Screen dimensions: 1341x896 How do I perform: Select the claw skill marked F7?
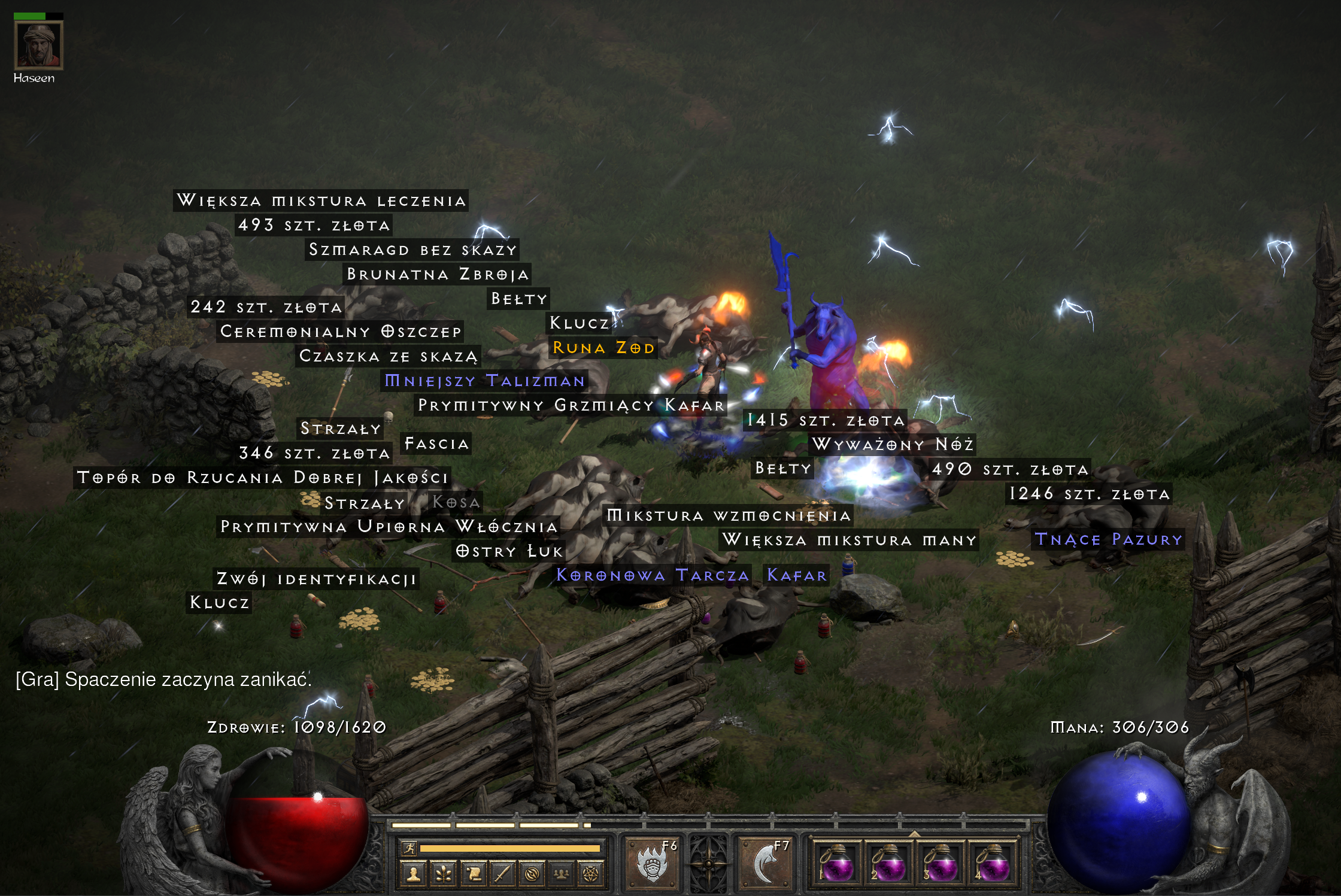(x=766, y=862)
